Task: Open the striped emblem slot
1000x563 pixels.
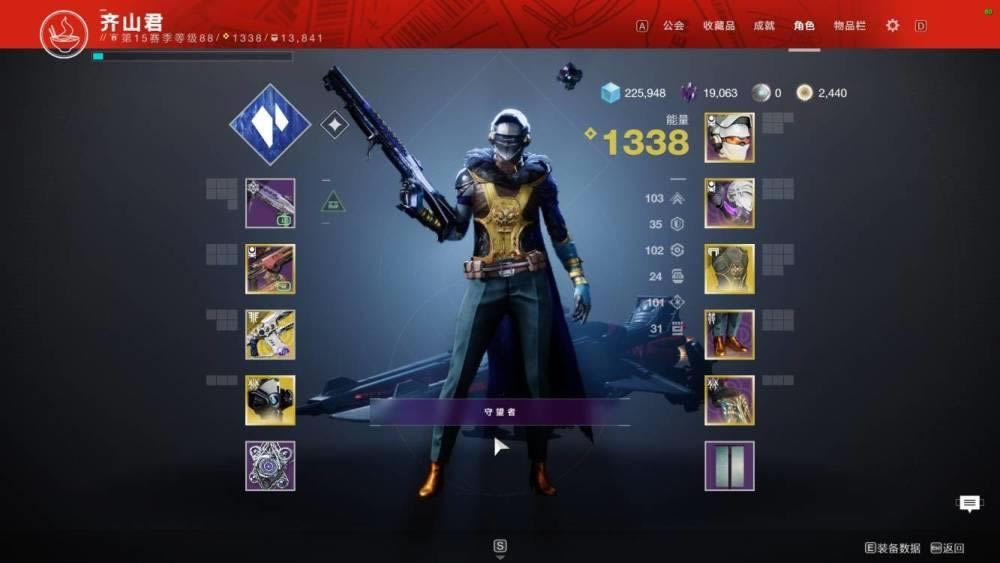Action: (729, 466)
